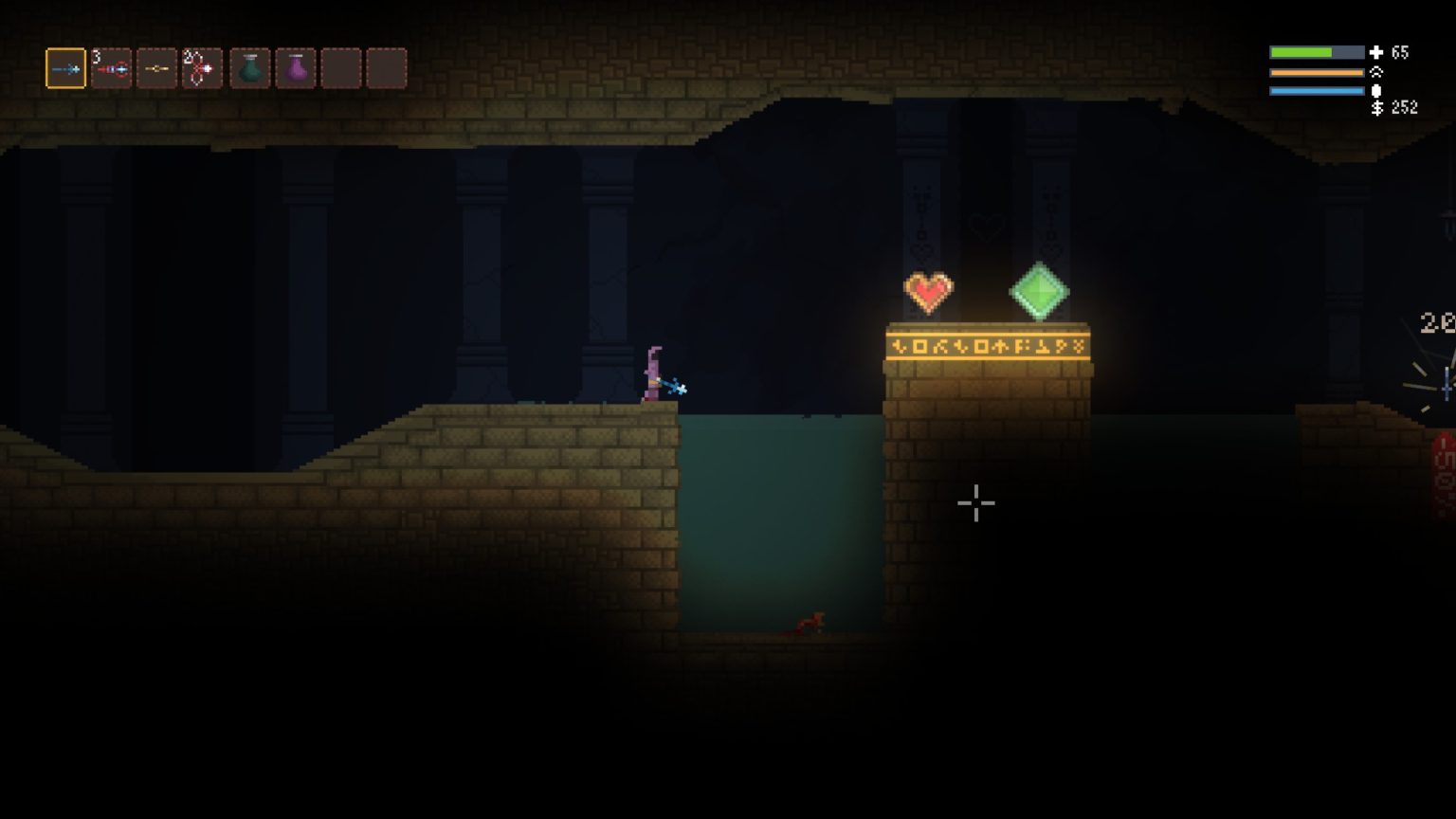Select the purple potion flask slot

click(x=296, y=68)
